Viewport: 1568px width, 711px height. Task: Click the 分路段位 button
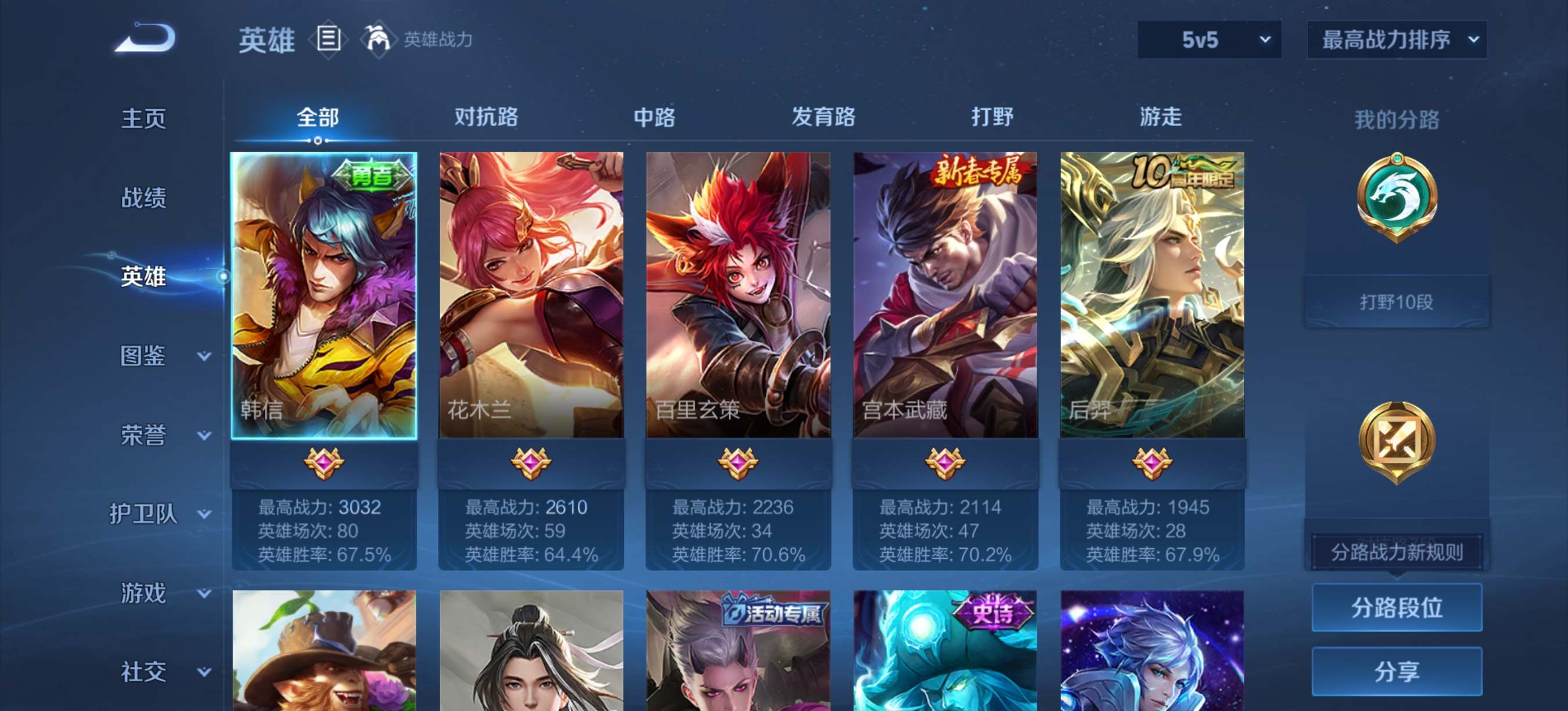click(1397, 608)
